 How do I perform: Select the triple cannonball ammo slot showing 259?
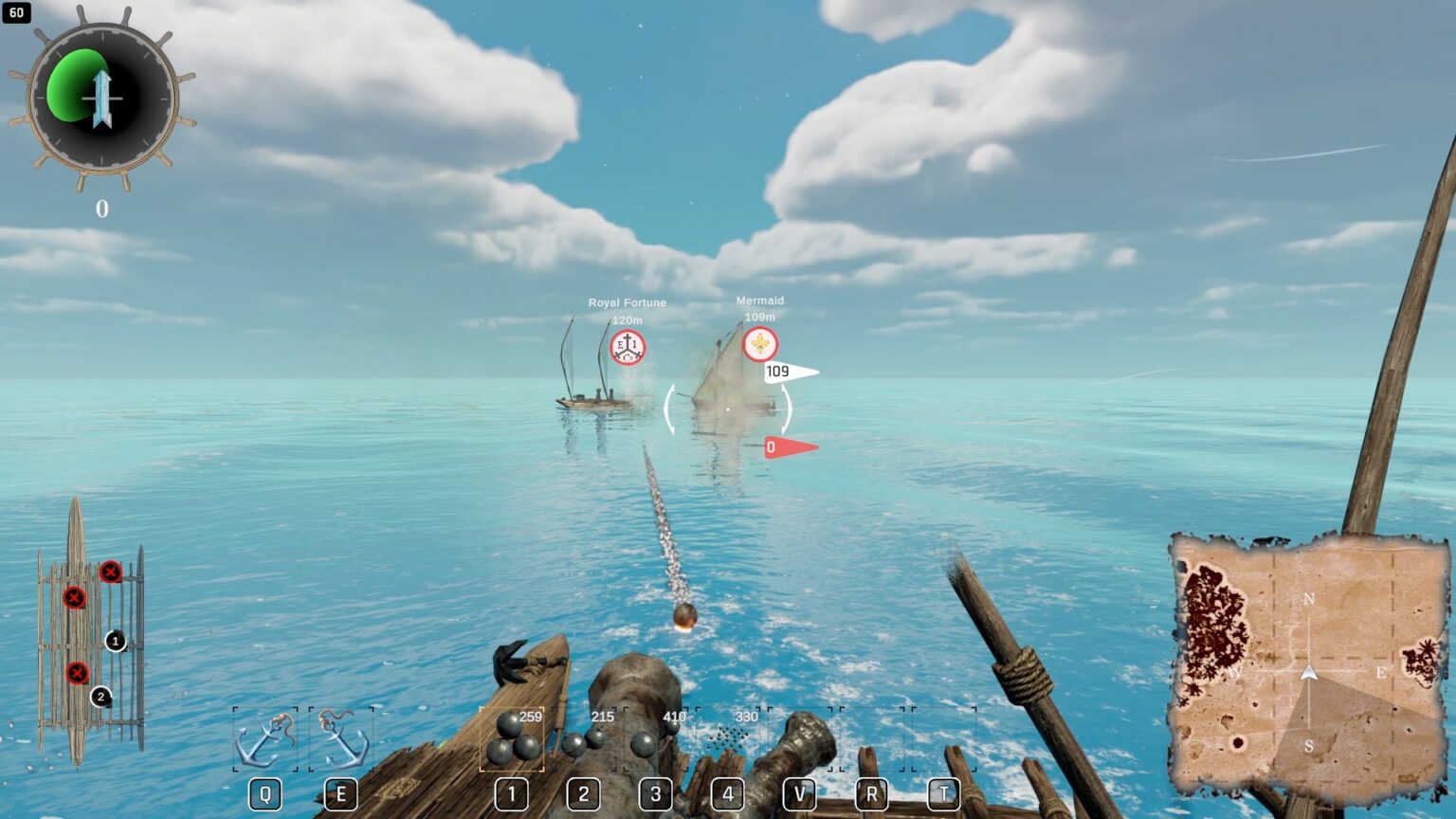click(512, 738)
